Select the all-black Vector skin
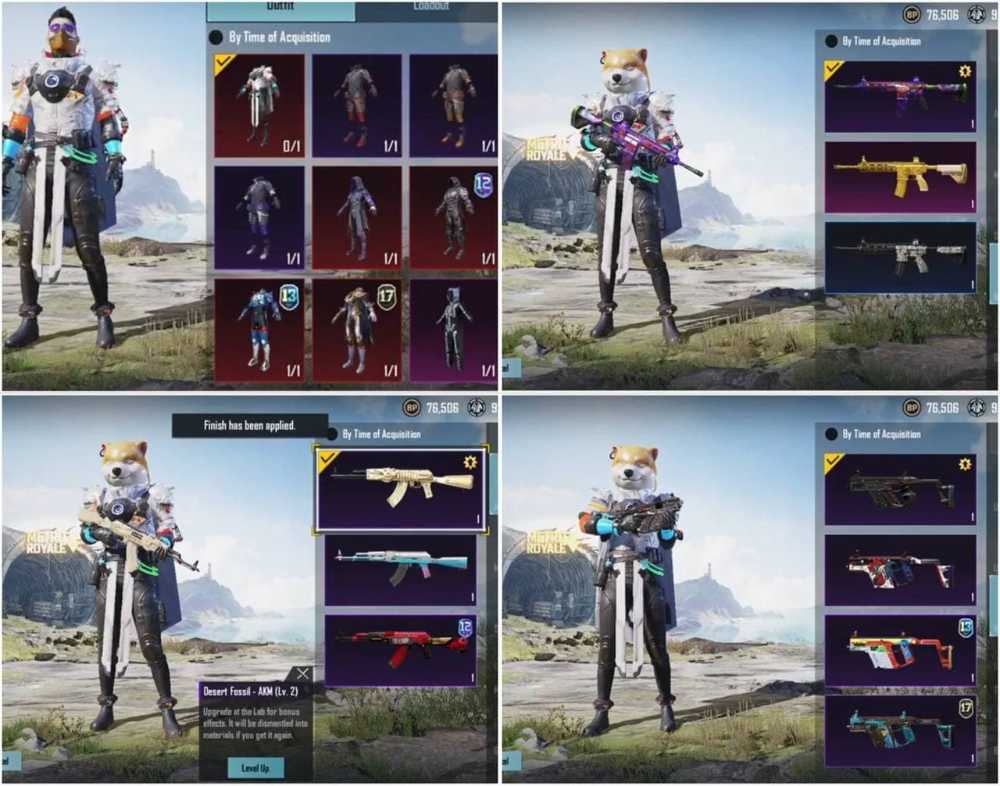The width and height of the screenshot is (1000, 786). point(900,489)
